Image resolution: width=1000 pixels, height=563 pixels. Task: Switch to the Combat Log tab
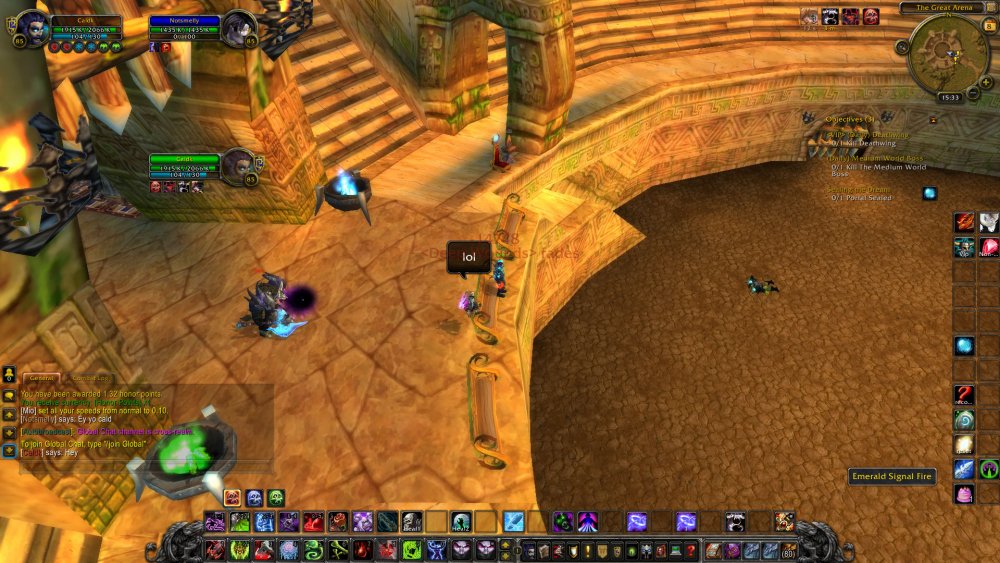coord(90,378)
